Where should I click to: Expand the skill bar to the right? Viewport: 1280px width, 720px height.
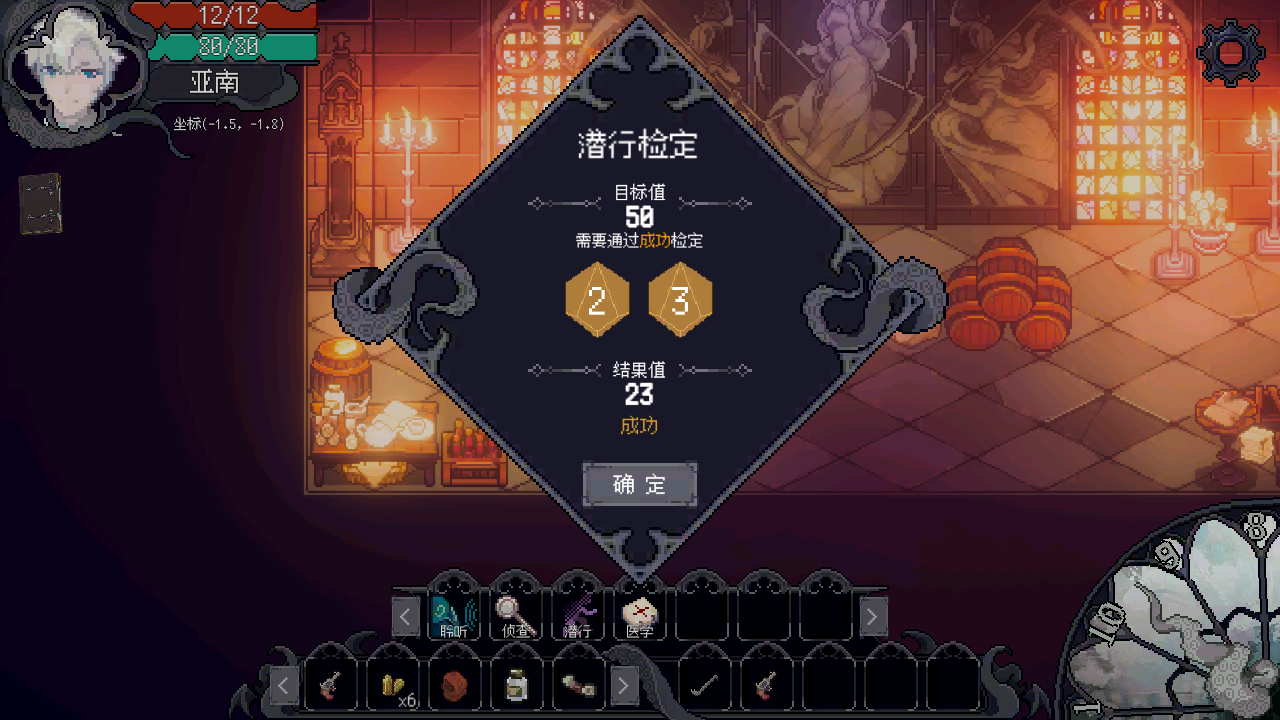coord(871,616)
